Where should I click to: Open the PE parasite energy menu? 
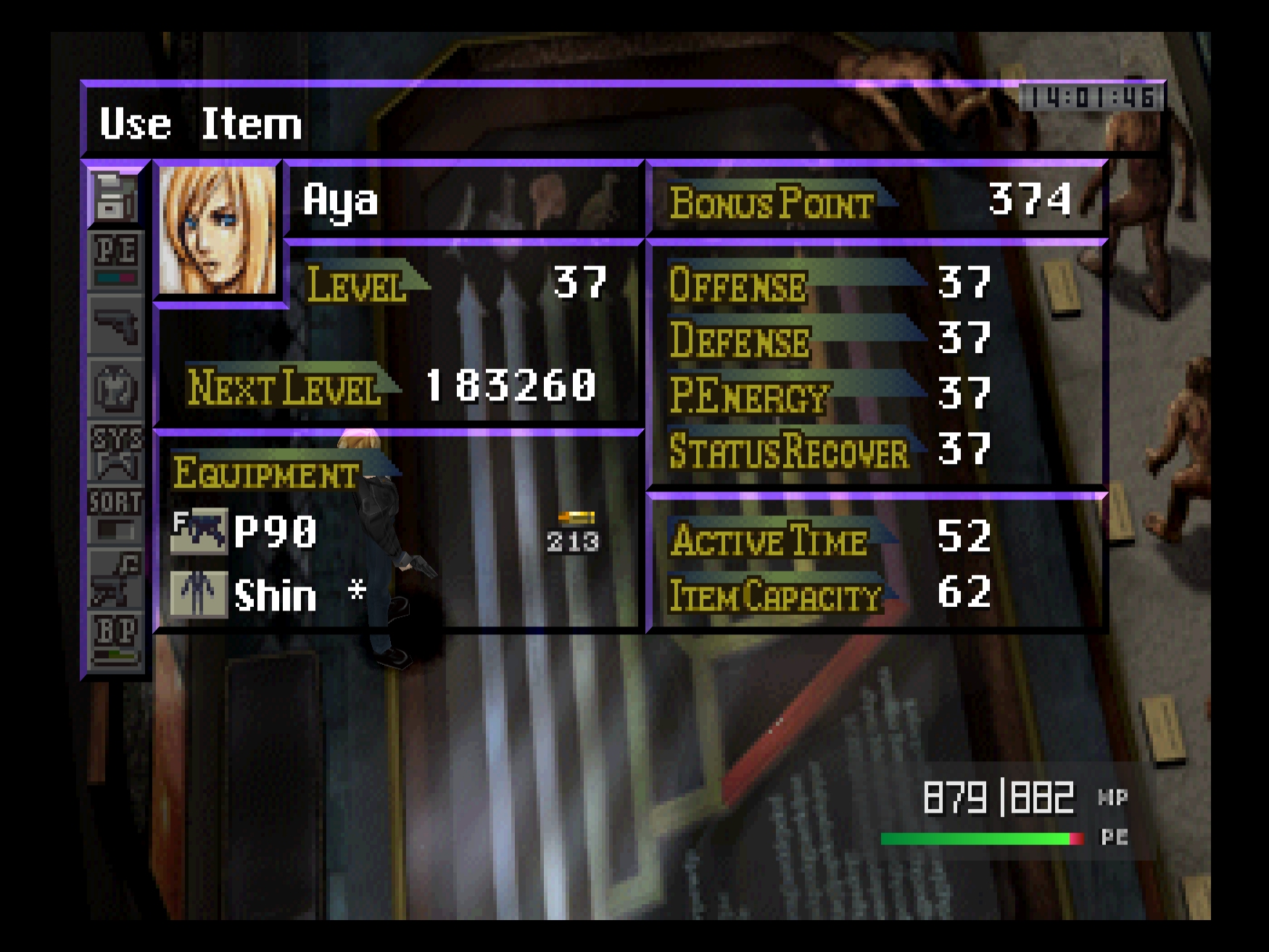pyautogui.click(x=115, y=259)
